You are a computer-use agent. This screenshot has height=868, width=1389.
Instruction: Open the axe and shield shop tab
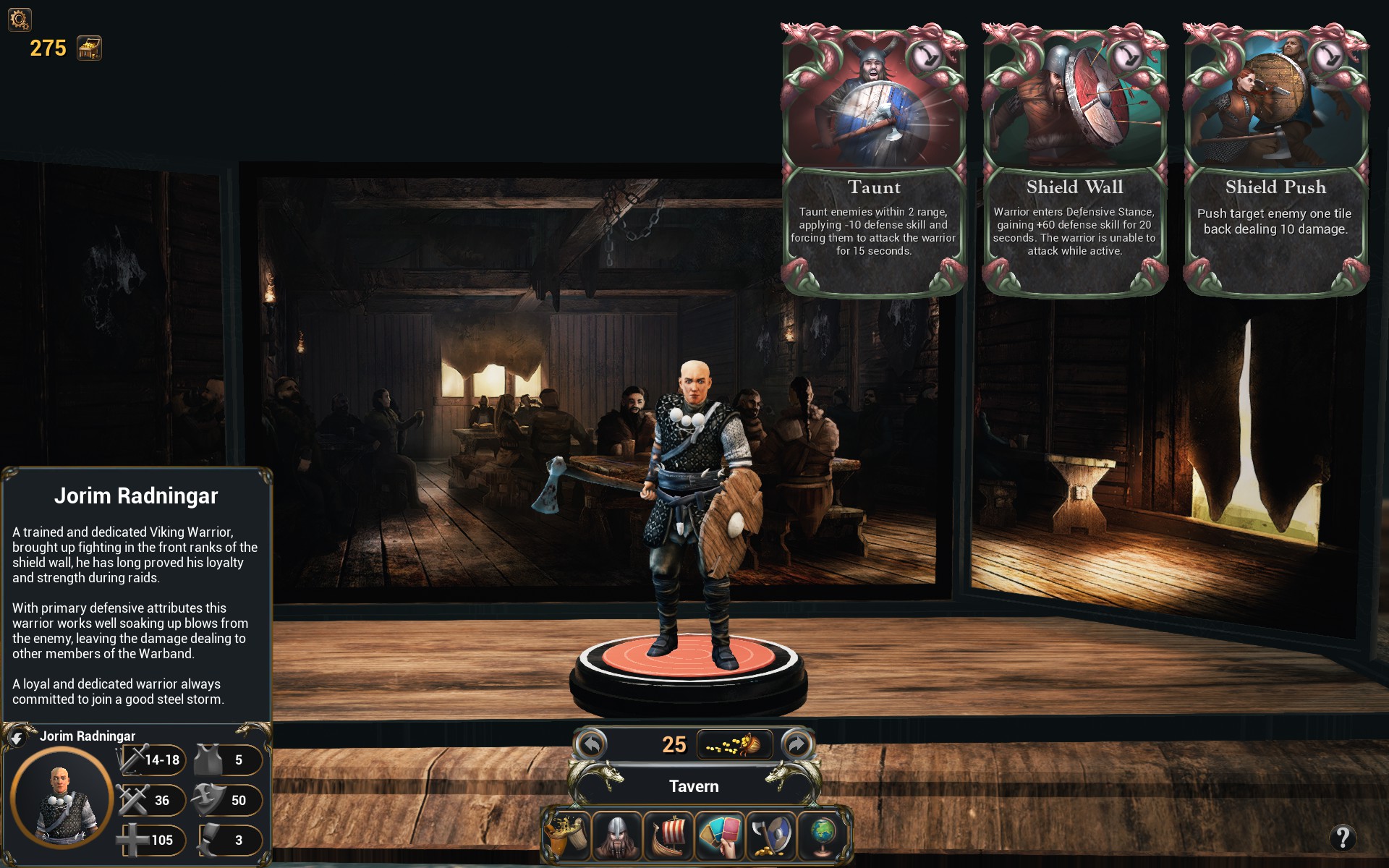pos(771,835)
